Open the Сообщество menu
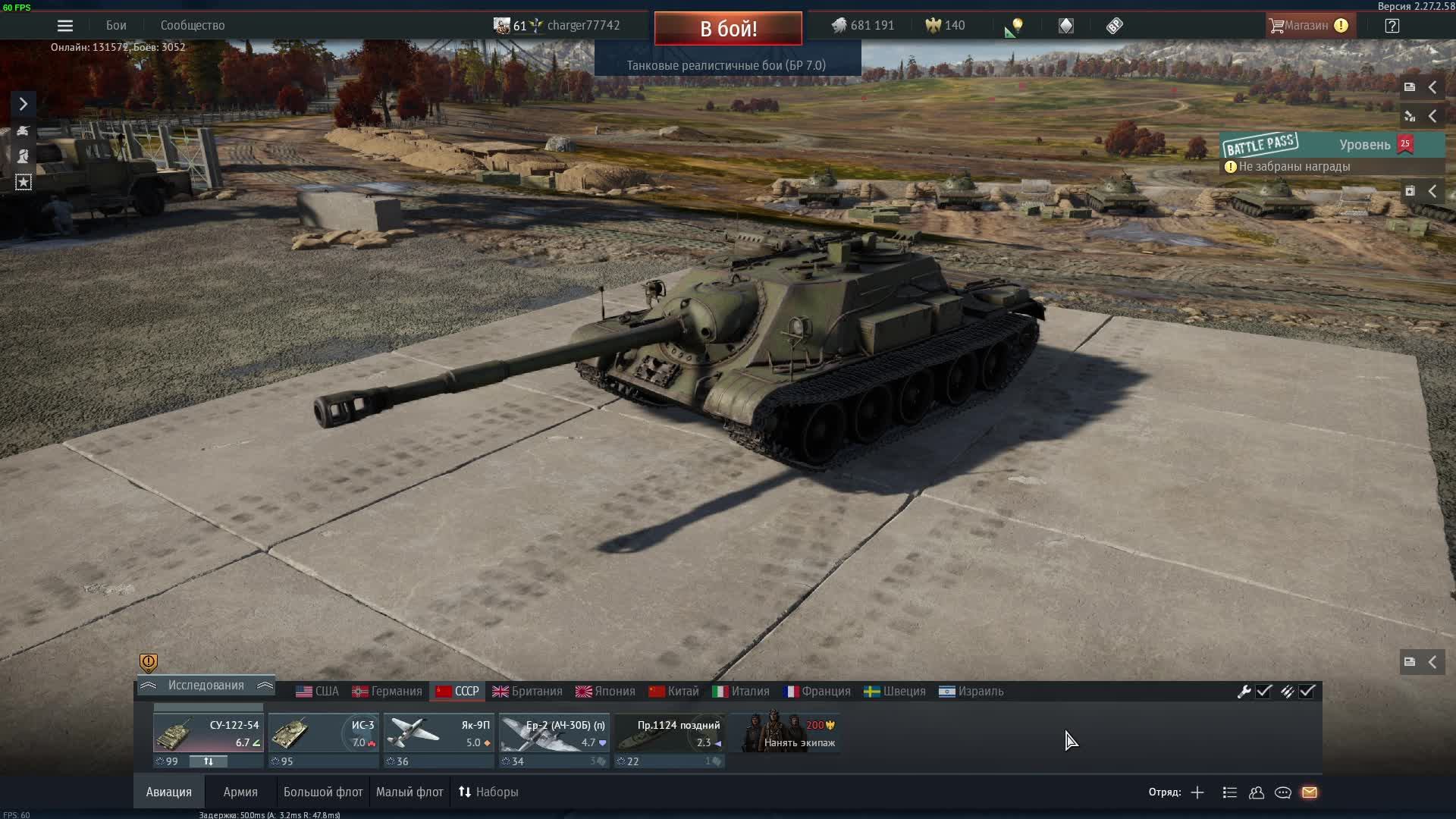 193,26
